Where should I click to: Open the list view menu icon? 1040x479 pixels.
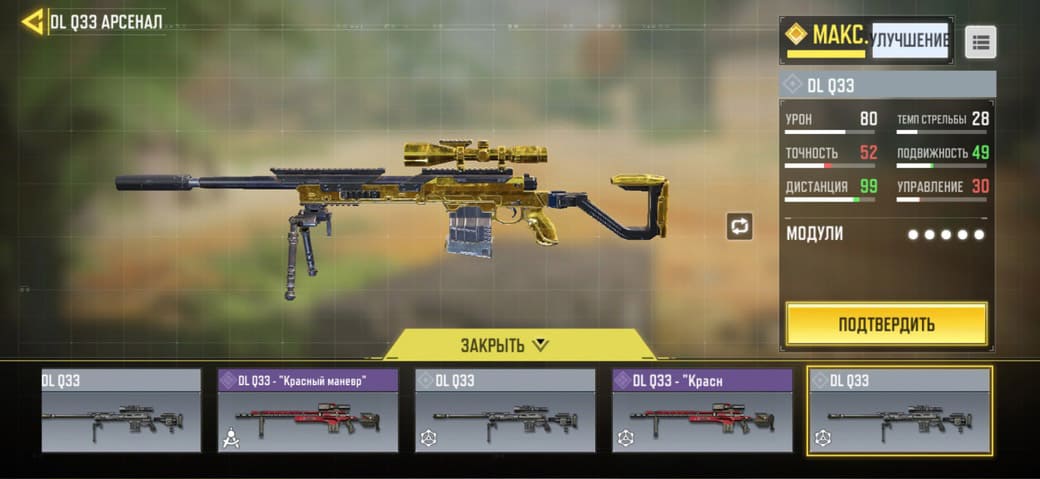point(980,41)
